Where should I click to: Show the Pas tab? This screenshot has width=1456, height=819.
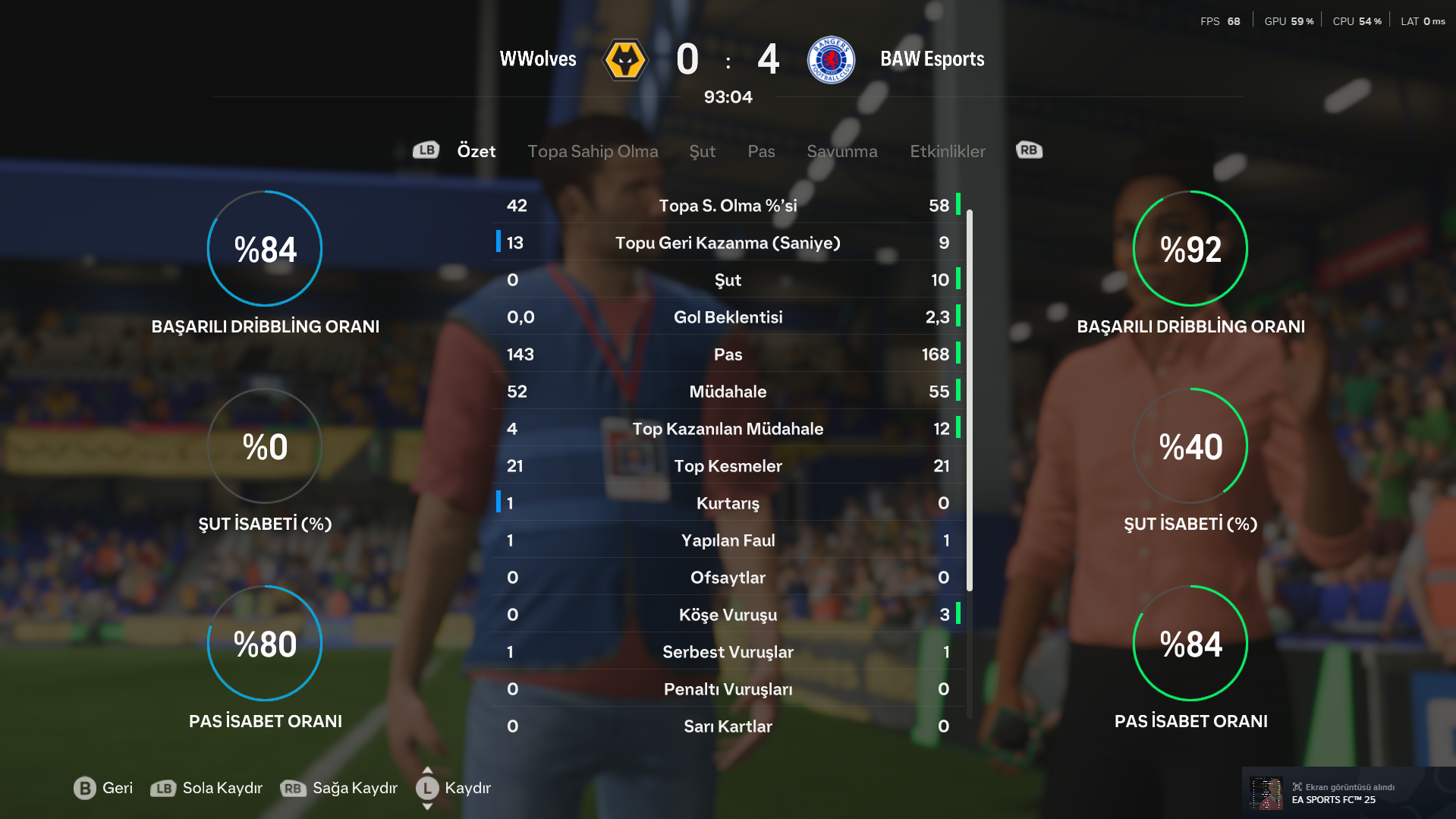(x=761, y=151)
